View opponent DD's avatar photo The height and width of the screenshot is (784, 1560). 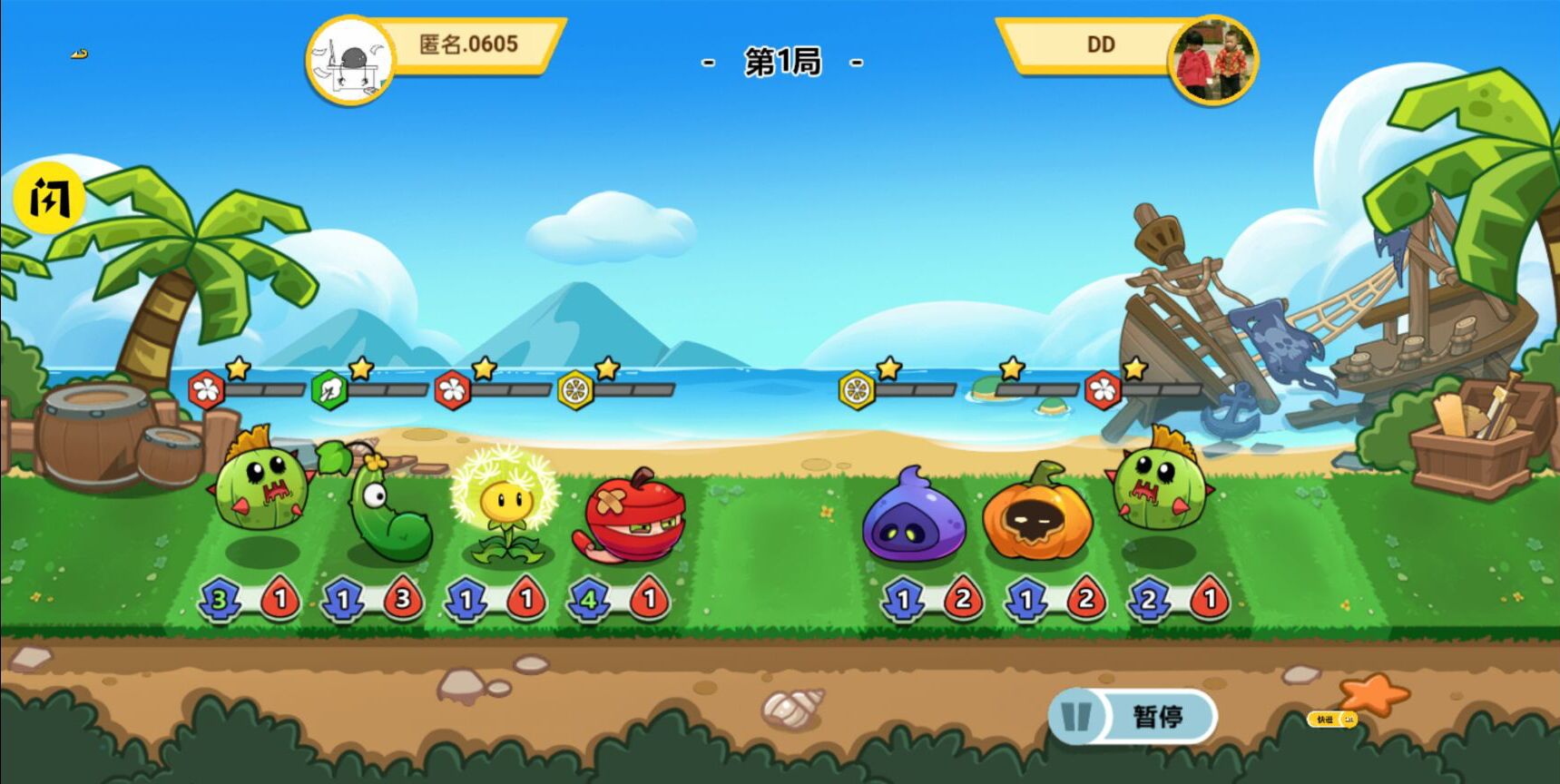[x=1212, y=58]
